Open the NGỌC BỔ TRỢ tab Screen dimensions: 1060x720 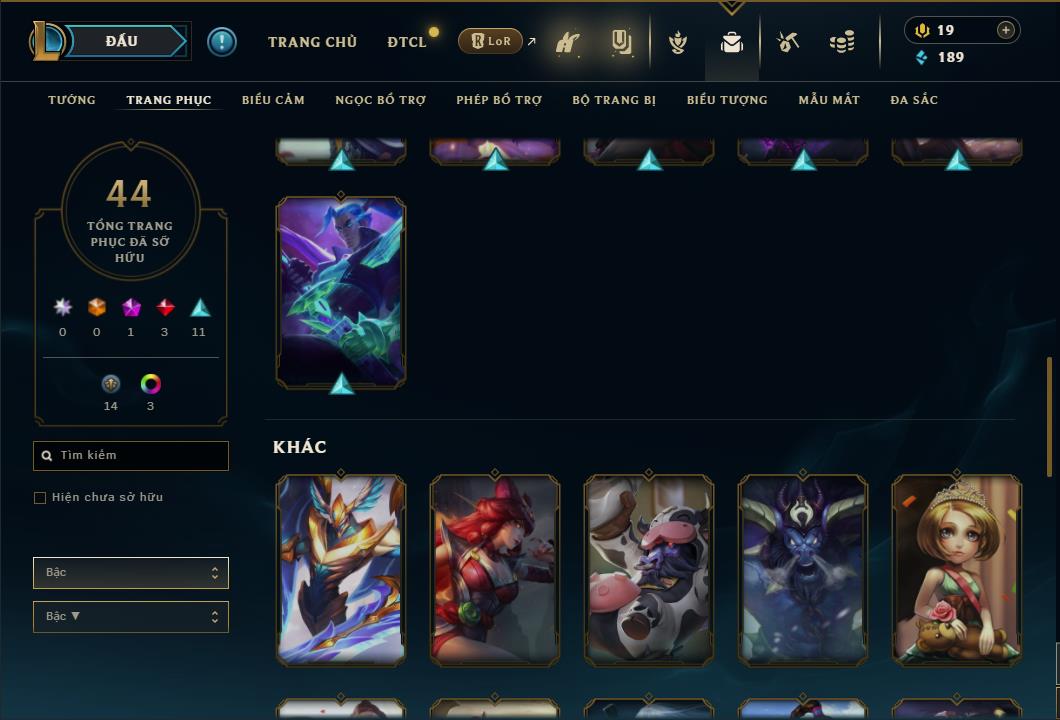(x=380, y=100)
